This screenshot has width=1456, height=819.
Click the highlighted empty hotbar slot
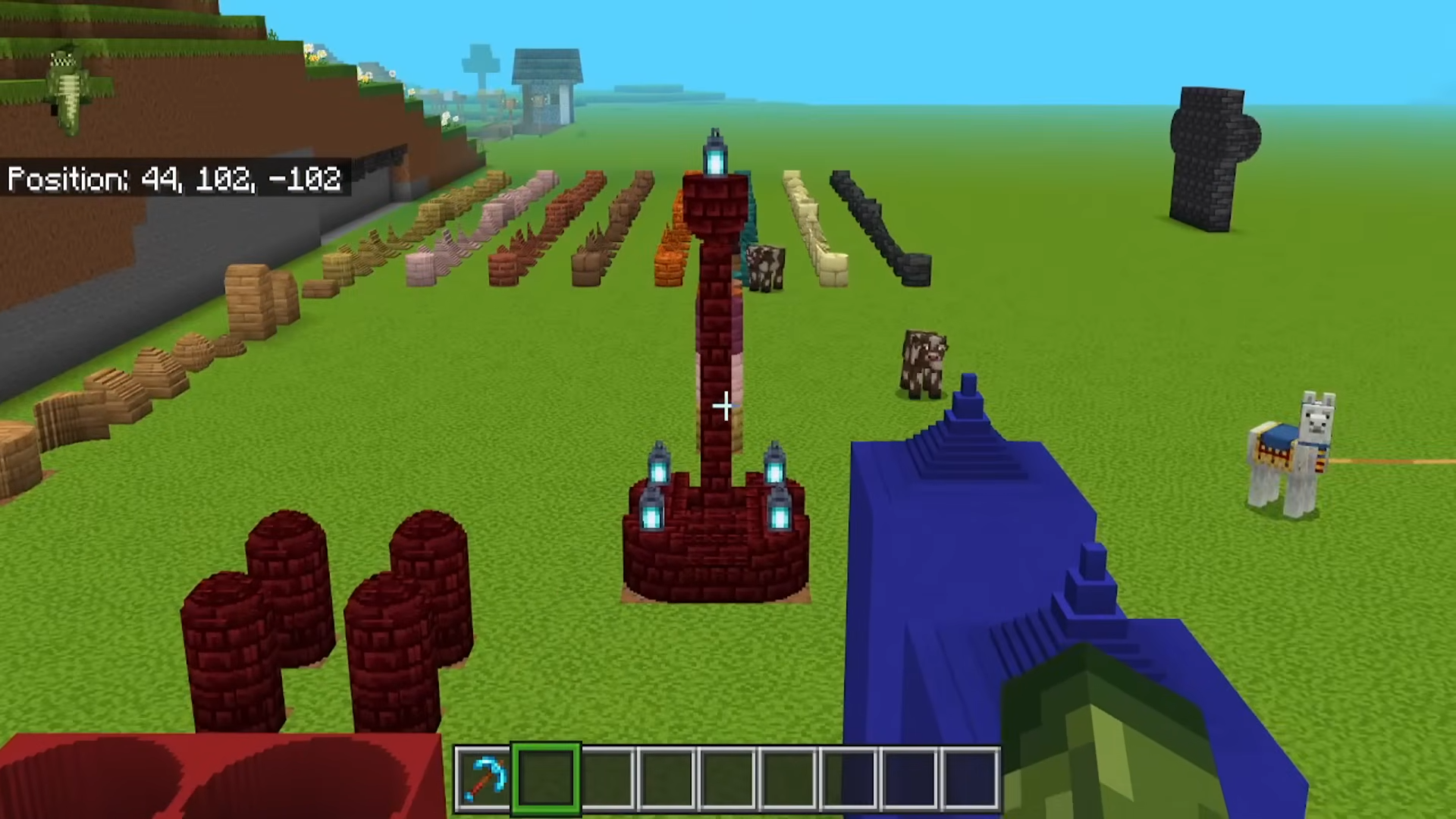click(546, 780)
